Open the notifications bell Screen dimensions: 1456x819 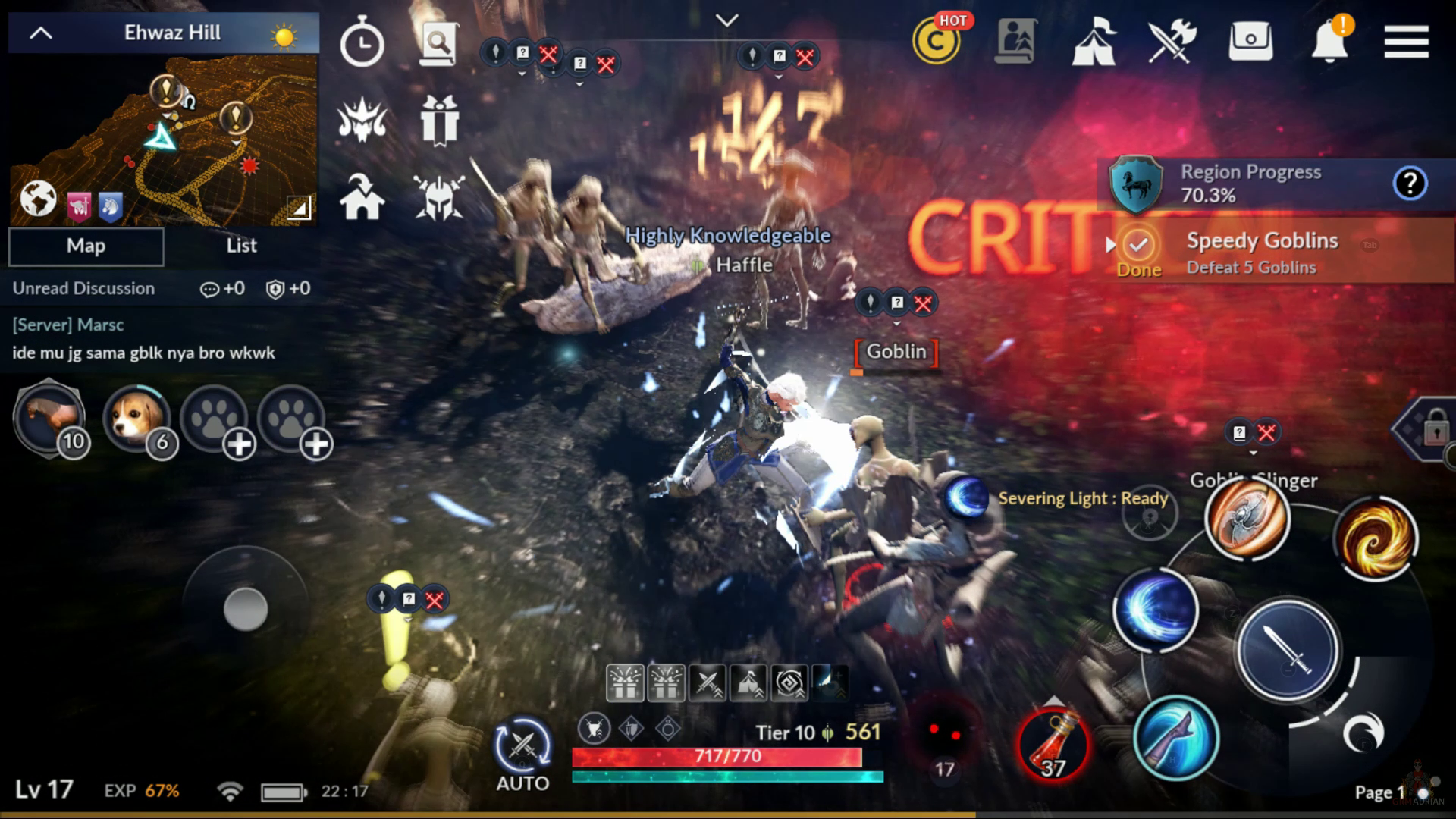click(1329, 42)
